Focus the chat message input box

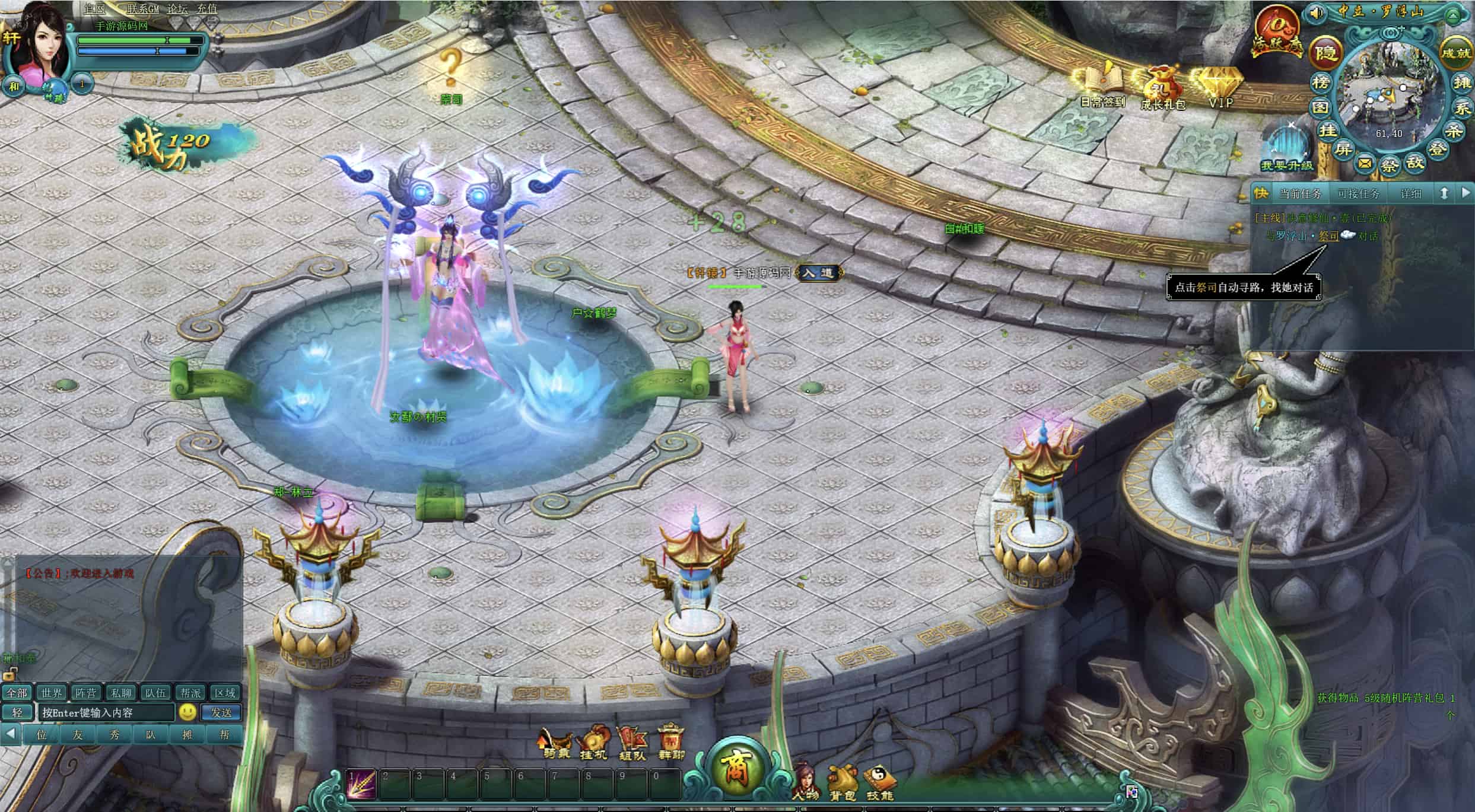tap(107, 712)
